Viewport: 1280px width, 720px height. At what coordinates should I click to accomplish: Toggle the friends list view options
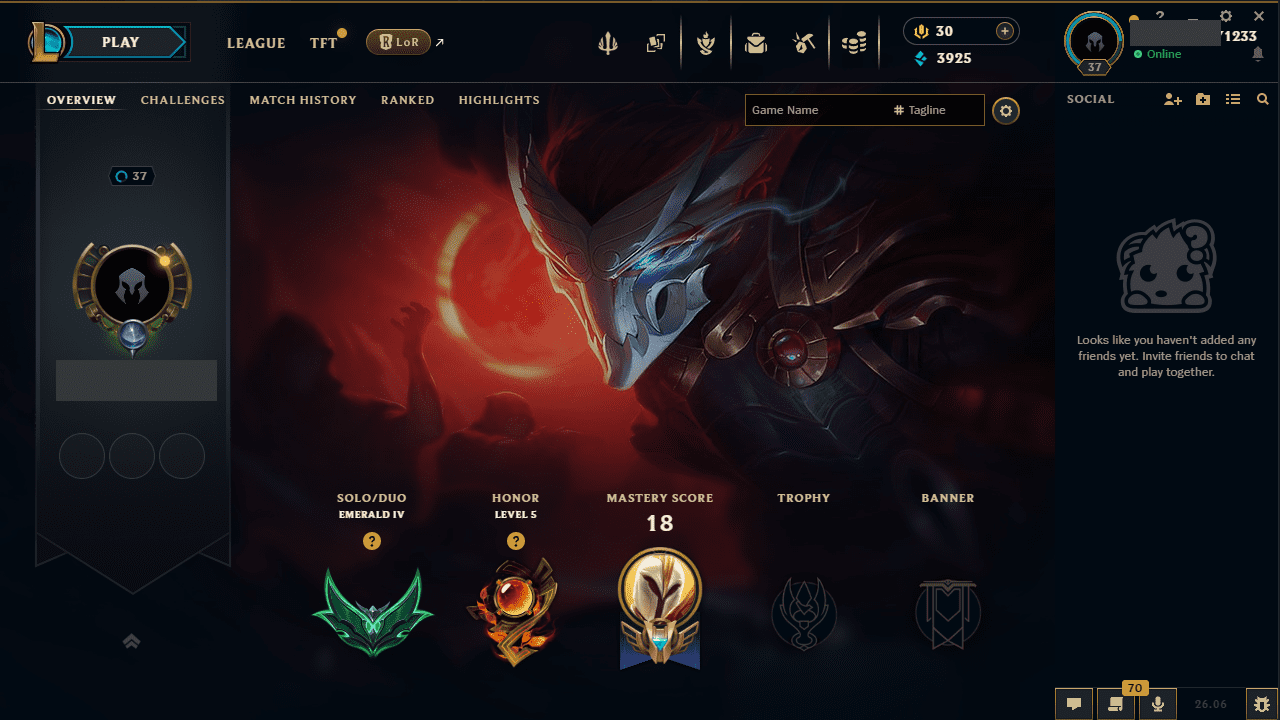1233,99
